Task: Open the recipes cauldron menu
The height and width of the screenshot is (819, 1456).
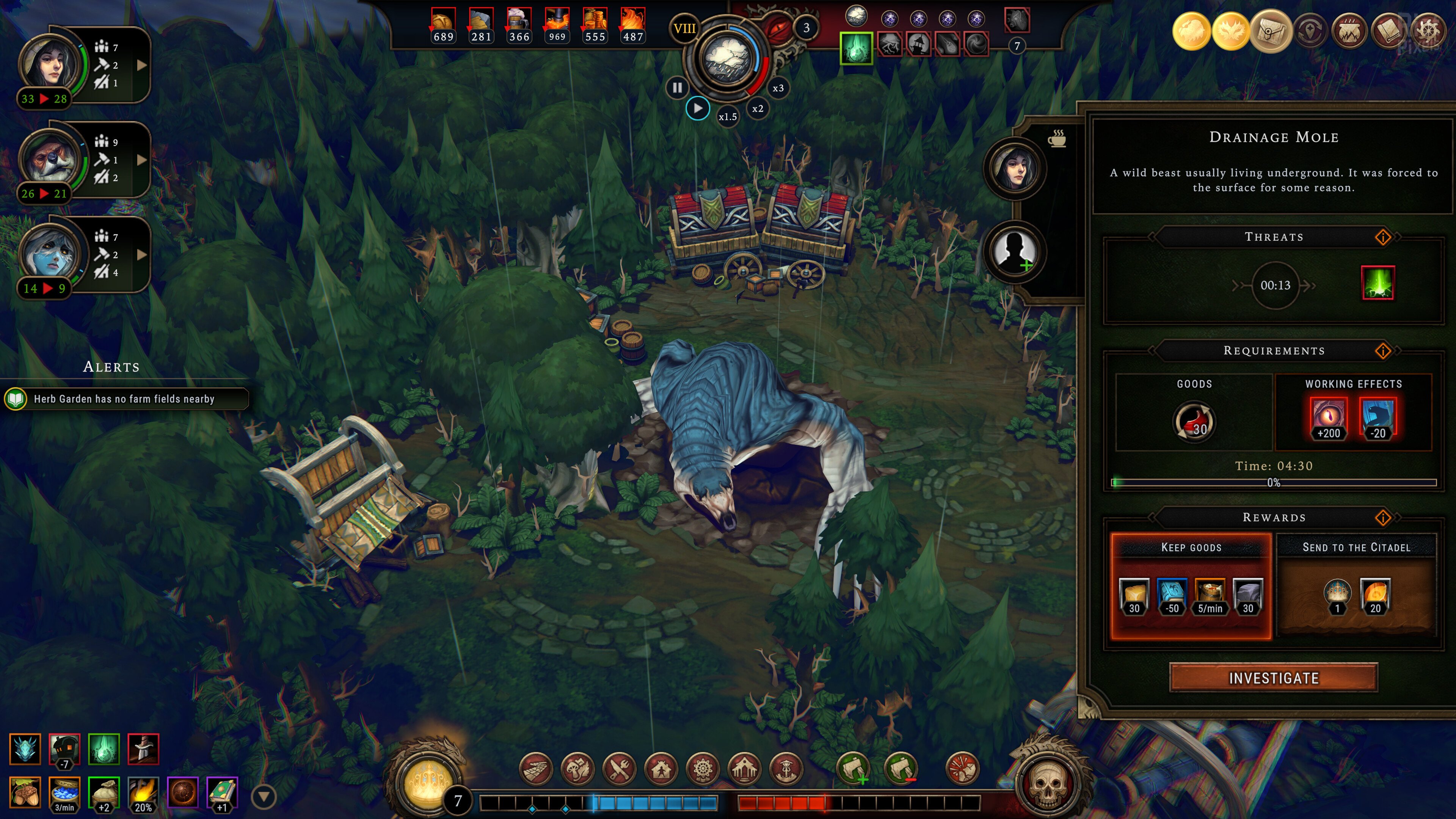Action: (1349, 31)
